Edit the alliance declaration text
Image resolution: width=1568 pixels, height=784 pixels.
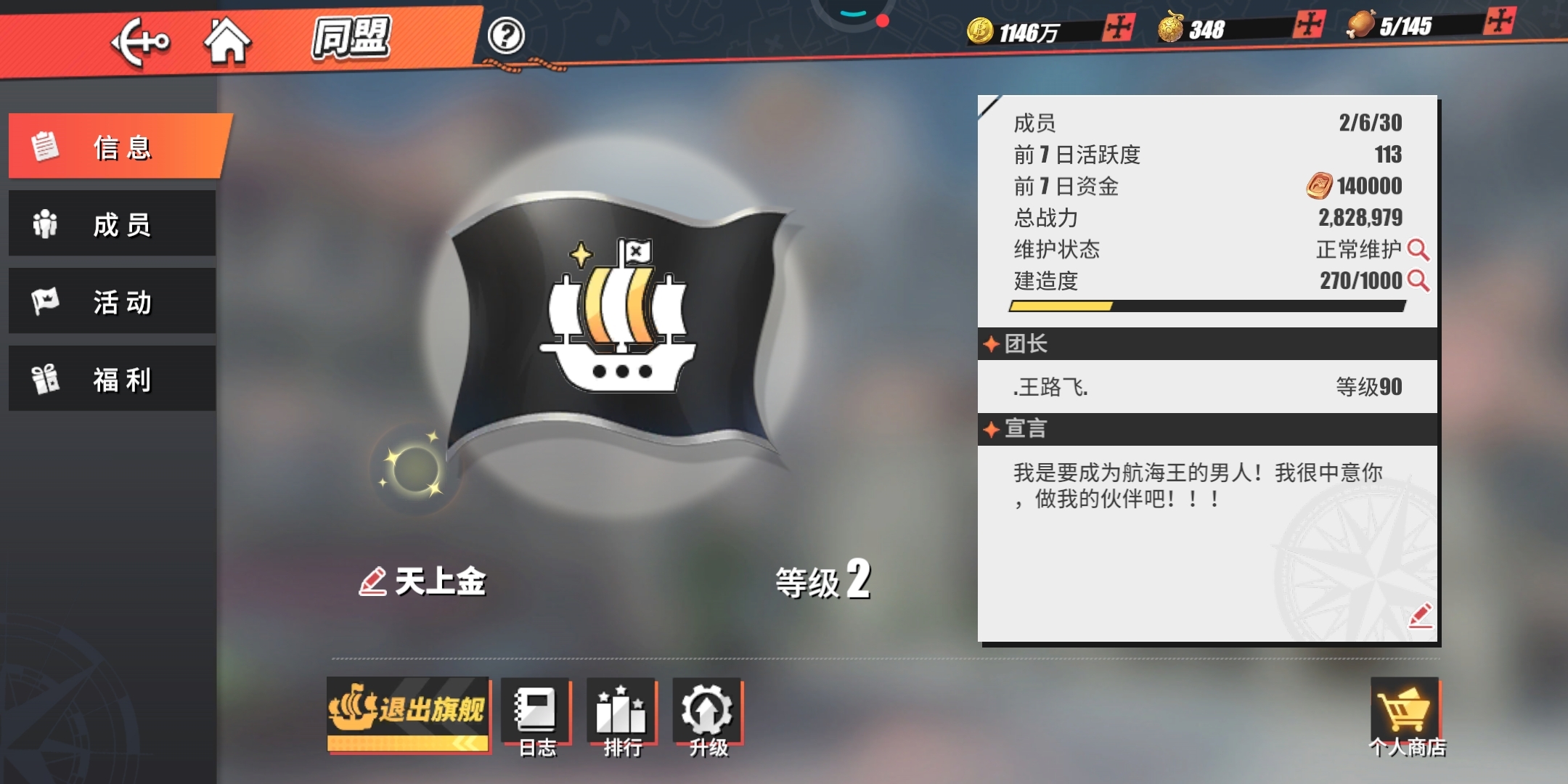pos(1420,616)
